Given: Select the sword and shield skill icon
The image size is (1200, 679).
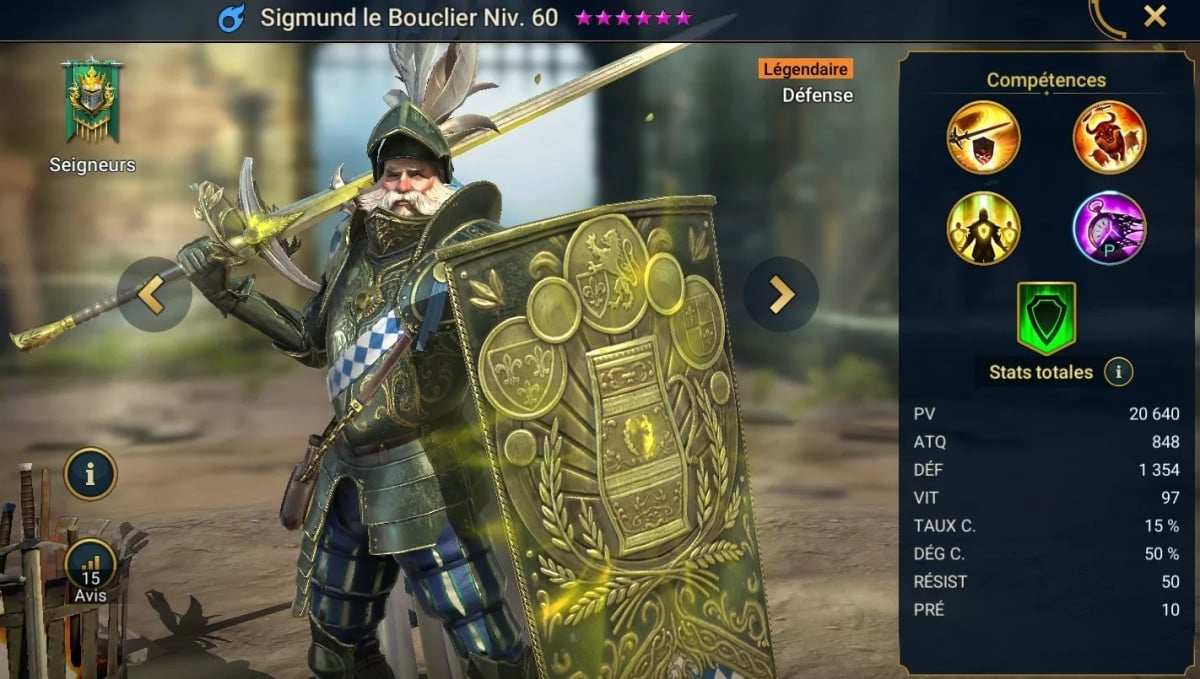Looking at the screenshot, I should [983, 138].
